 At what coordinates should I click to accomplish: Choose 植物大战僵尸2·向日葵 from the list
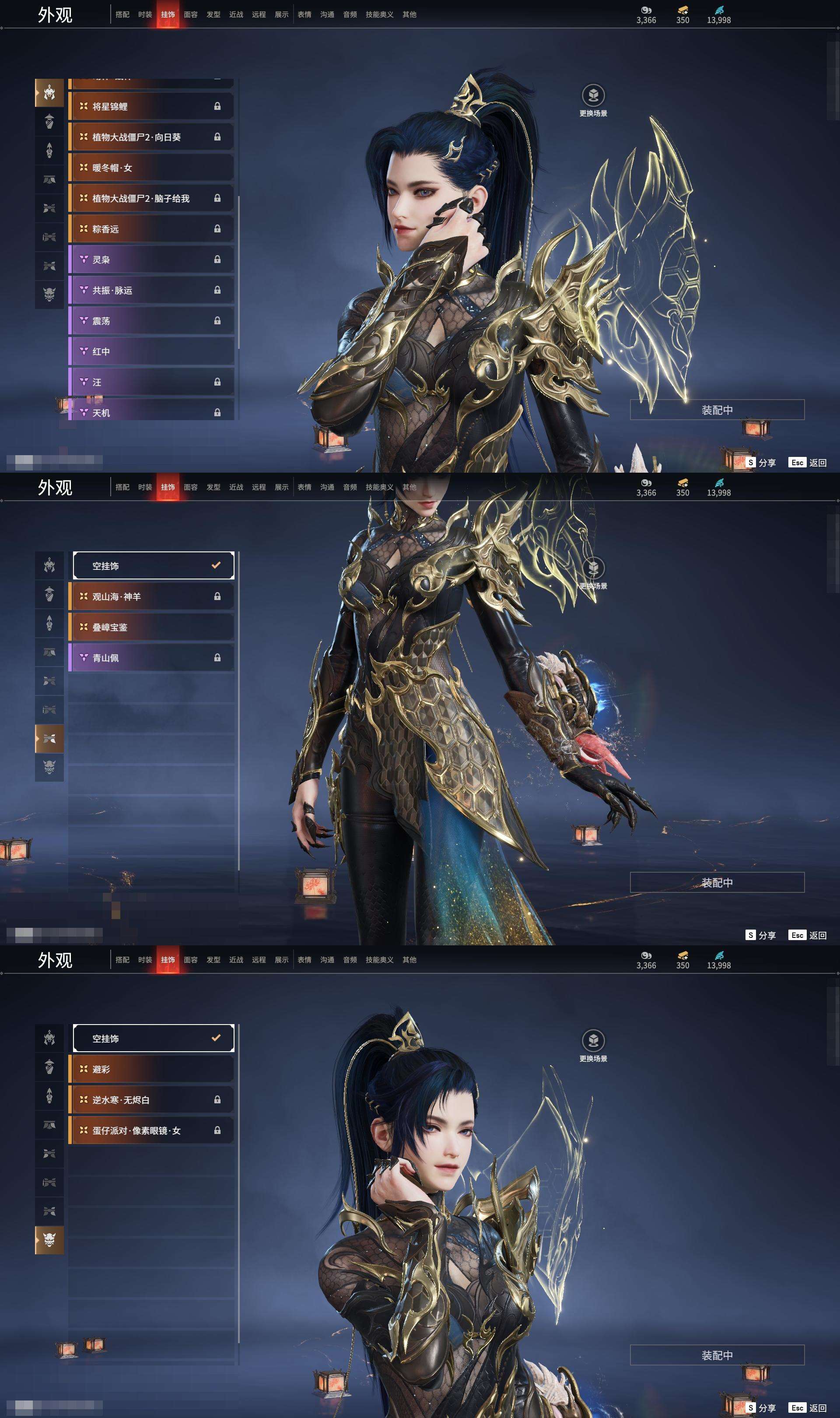click(150, 137)
